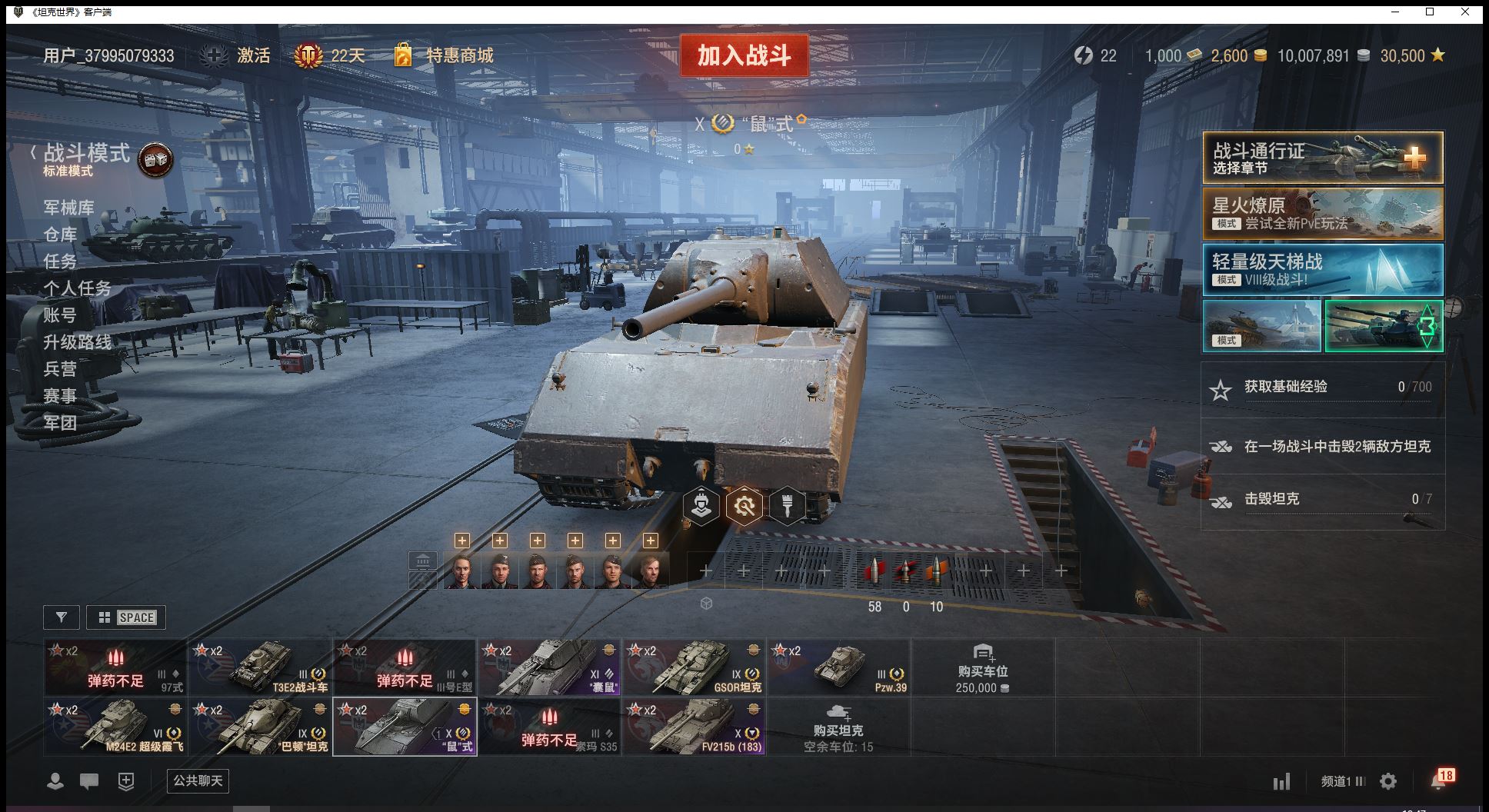Open the 战斗通行证 battle pass banner
This screenshot has height=812, width=1489.
[1322, 158]
